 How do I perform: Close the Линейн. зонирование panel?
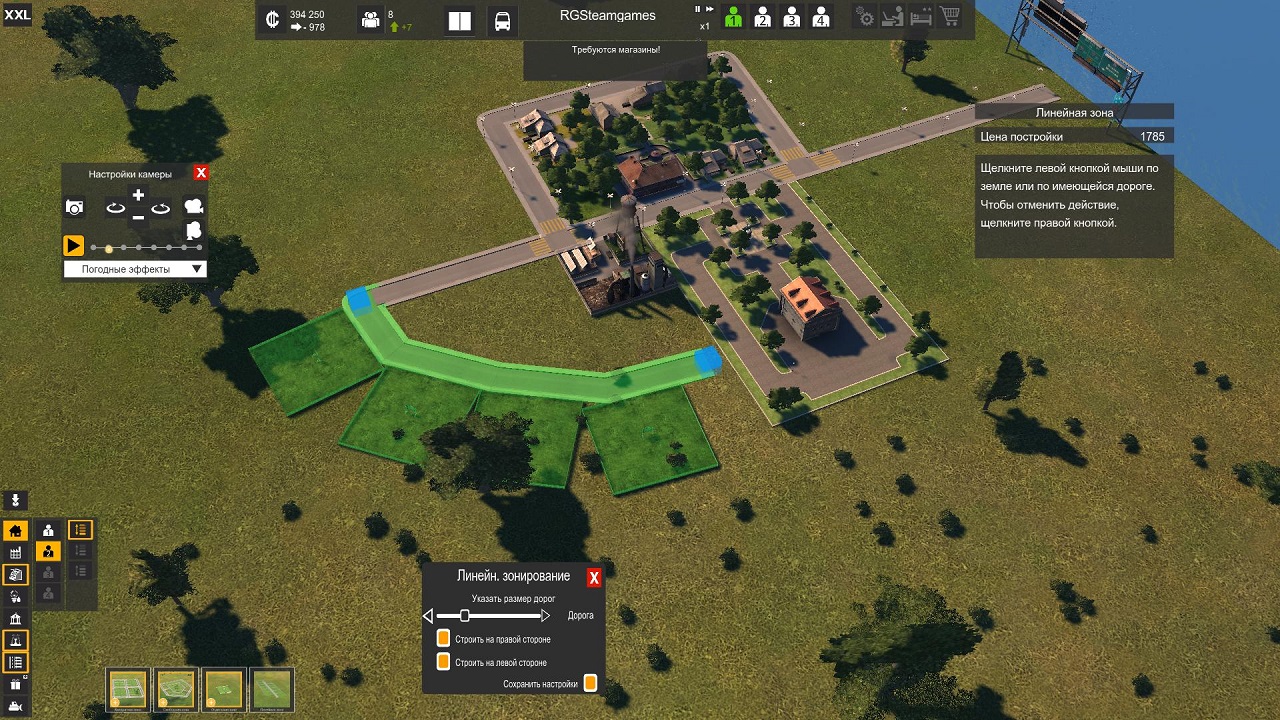(594, 578)
